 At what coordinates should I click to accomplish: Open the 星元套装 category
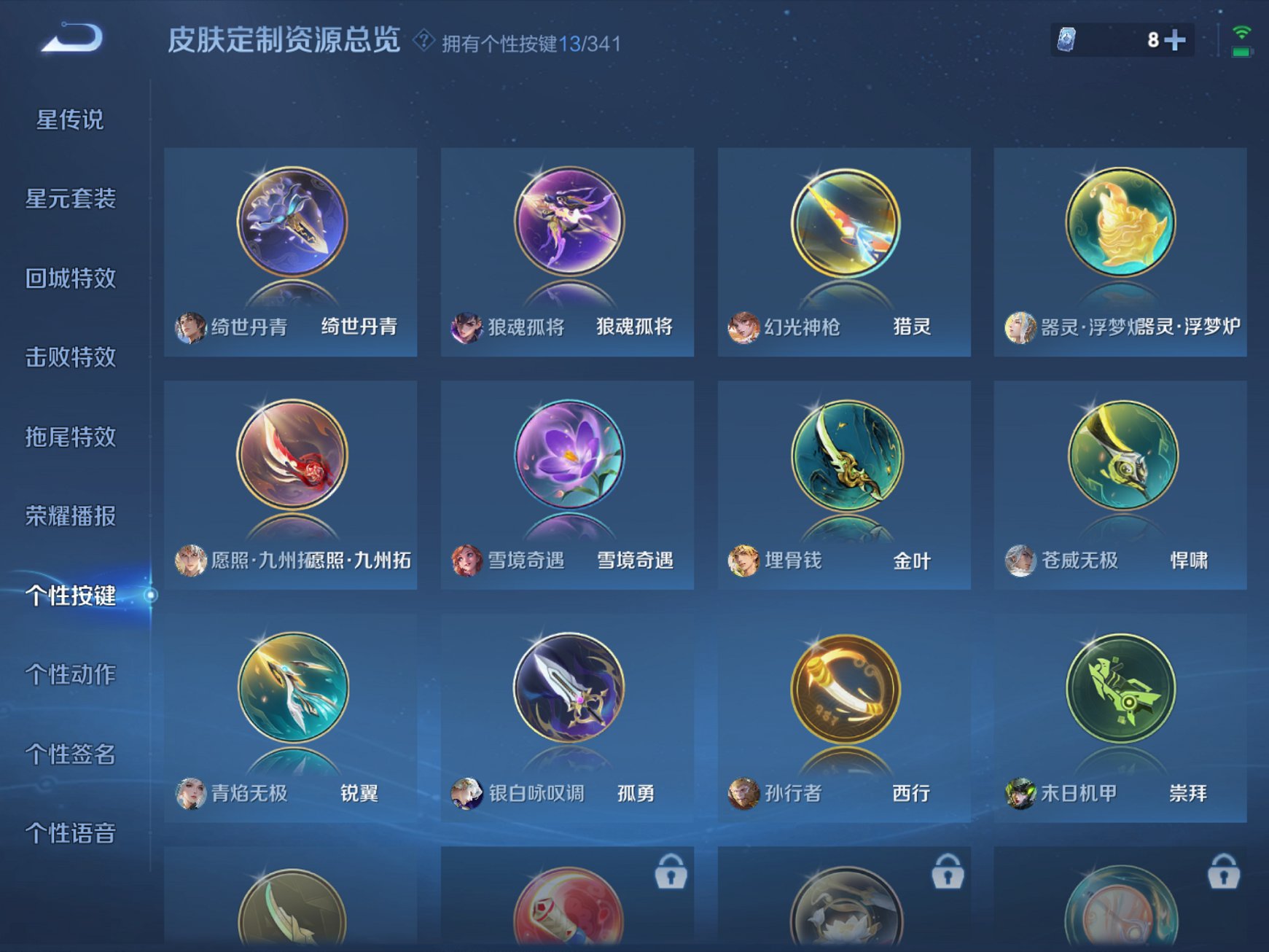click(x=73, y=200)
